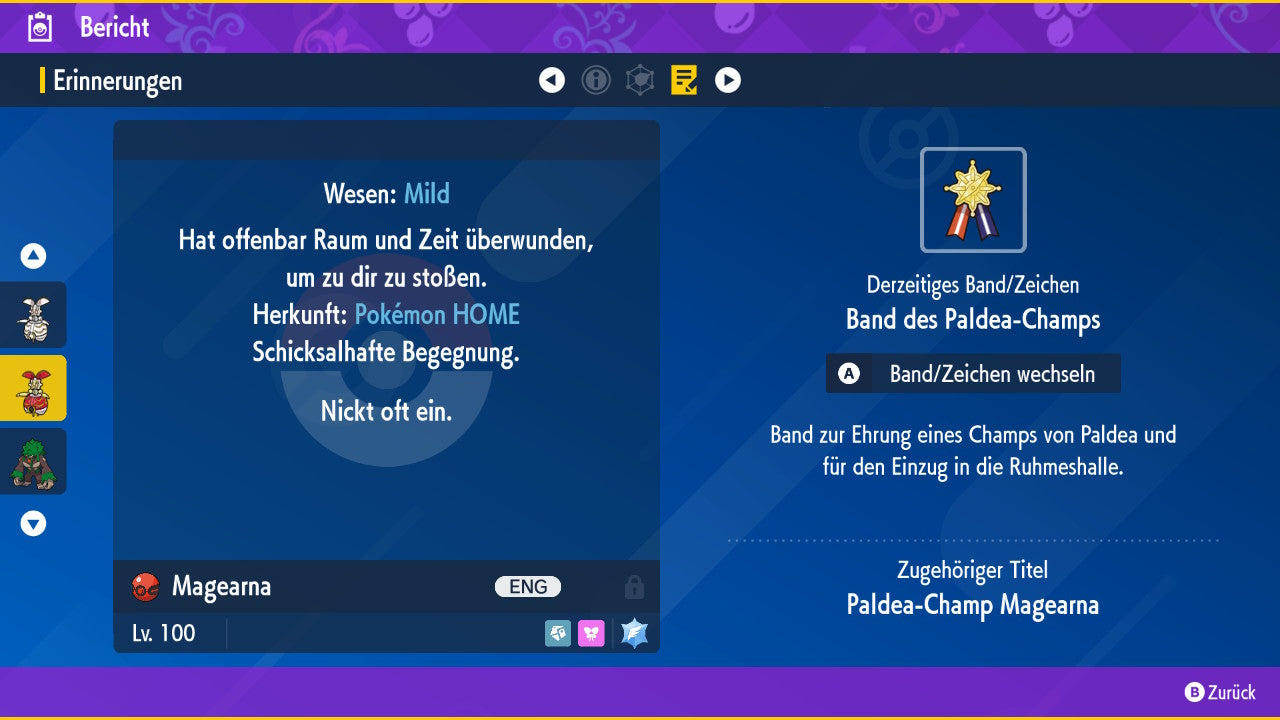Image resolution: width=1280 pixels, height=720 pixels.
Task: Select the pink Fairy type icon
Action: coord(591,633)
